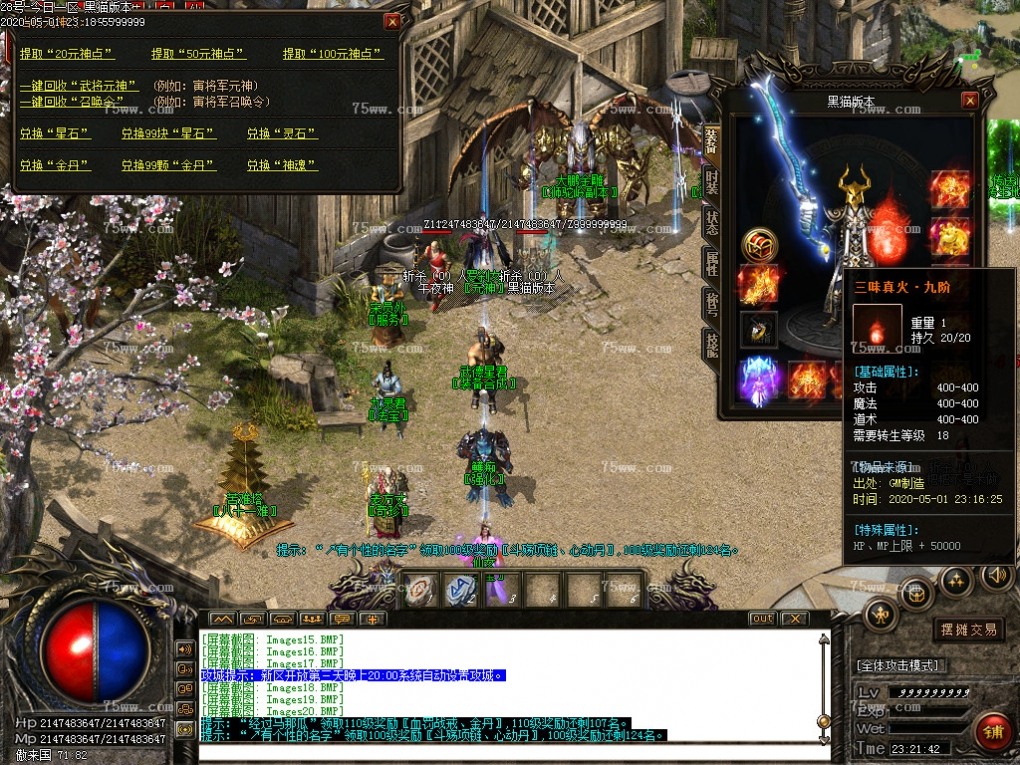Choose the 兑换 "神魂" link
This screenshot has height=765, width=1020.
[282, 164]
